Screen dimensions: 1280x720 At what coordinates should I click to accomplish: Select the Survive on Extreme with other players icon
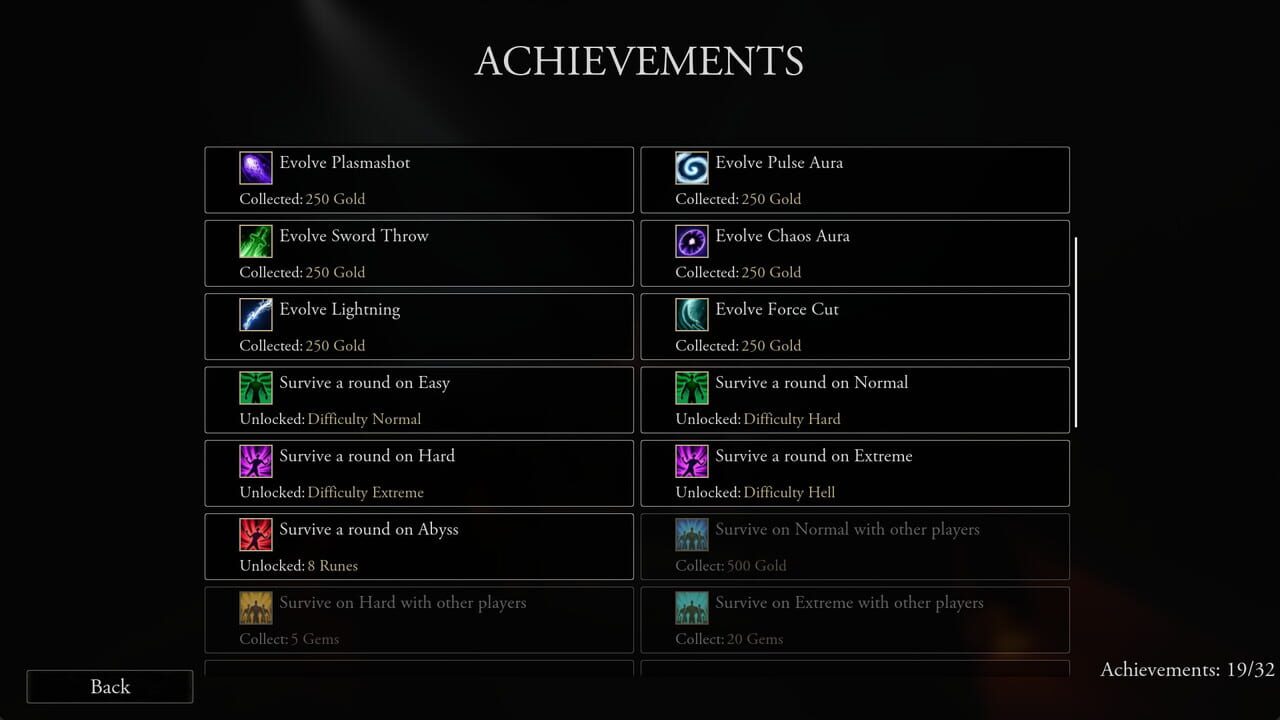[x=692, y=608]
